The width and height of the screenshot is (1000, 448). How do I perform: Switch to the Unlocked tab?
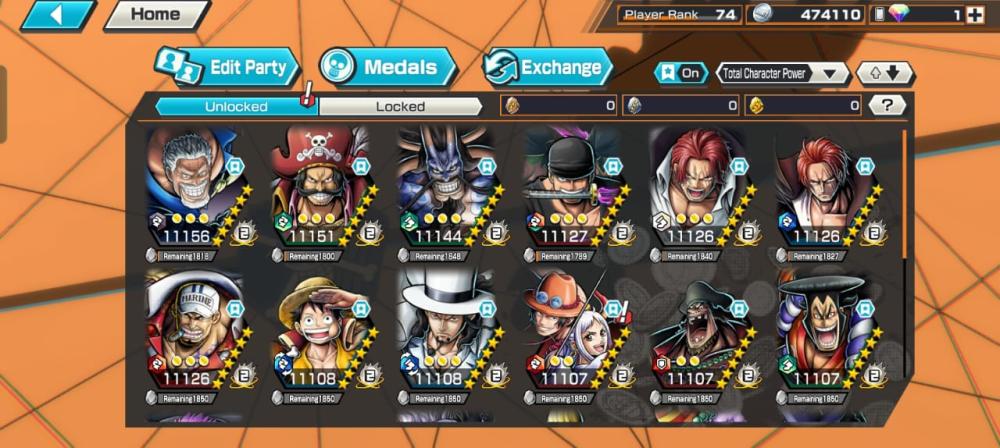(x=236, y=106)
